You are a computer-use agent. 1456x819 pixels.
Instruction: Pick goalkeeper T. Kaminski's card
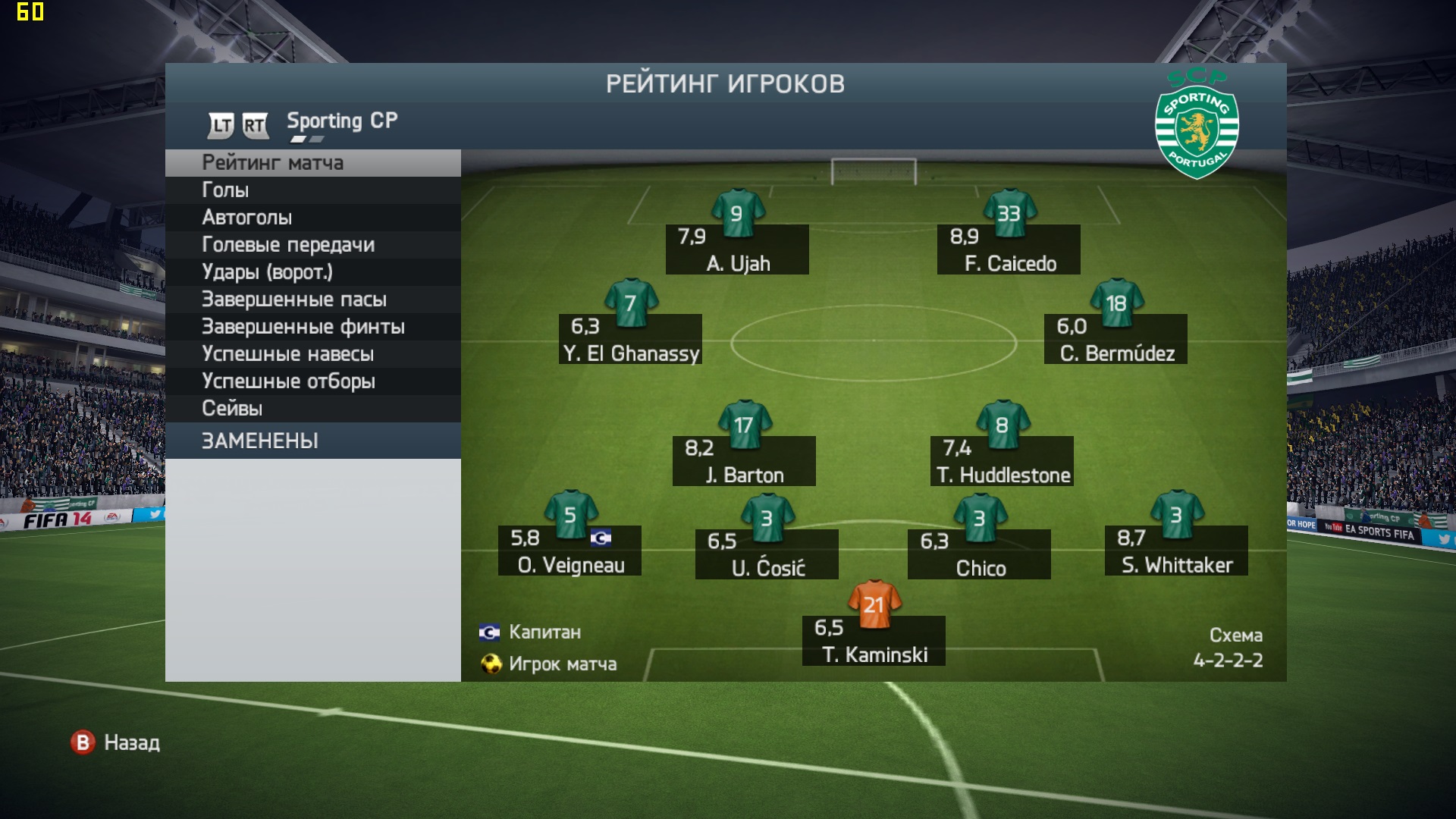tap(874, 641)
